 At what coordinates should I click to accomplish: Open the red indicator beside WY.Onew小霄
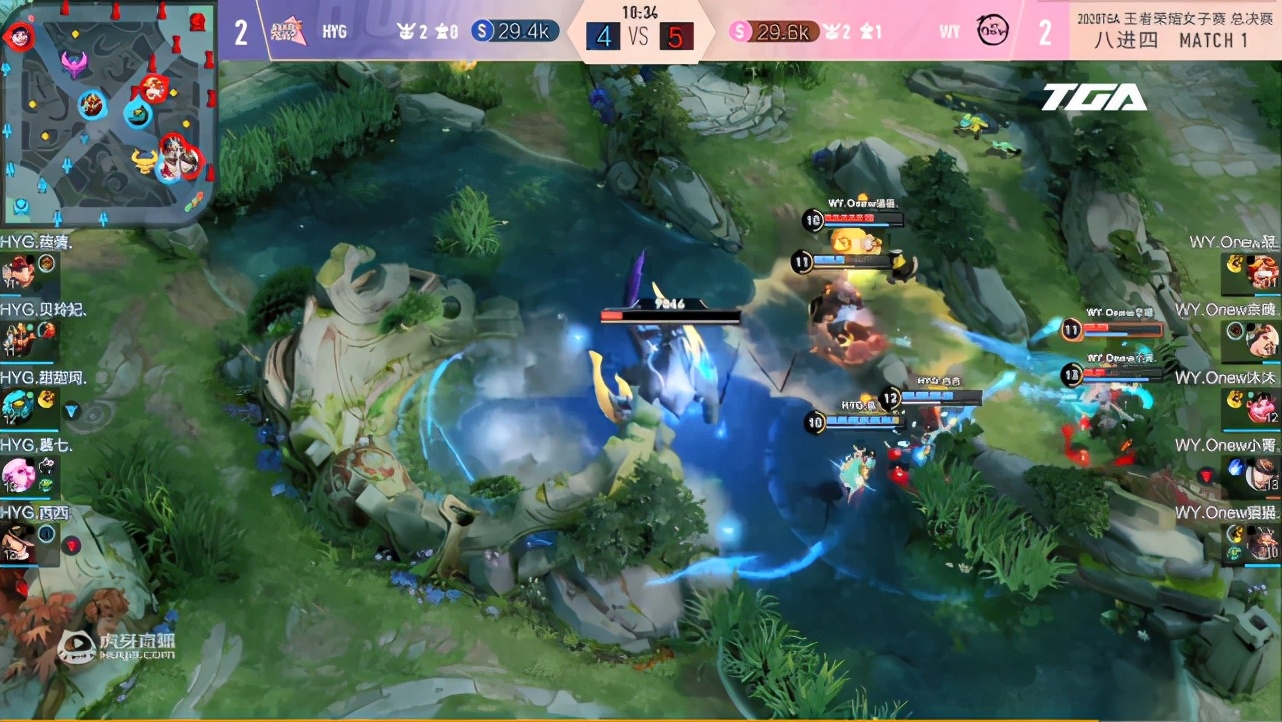pyautogui.click(x=1205, y=476)
